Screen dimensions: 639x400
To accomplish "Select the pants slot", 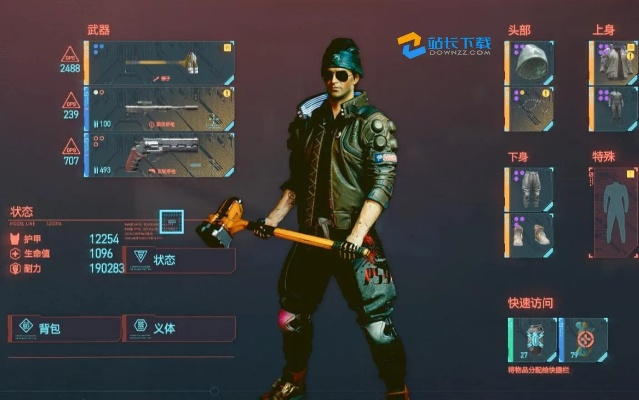I will coord(529,188).
